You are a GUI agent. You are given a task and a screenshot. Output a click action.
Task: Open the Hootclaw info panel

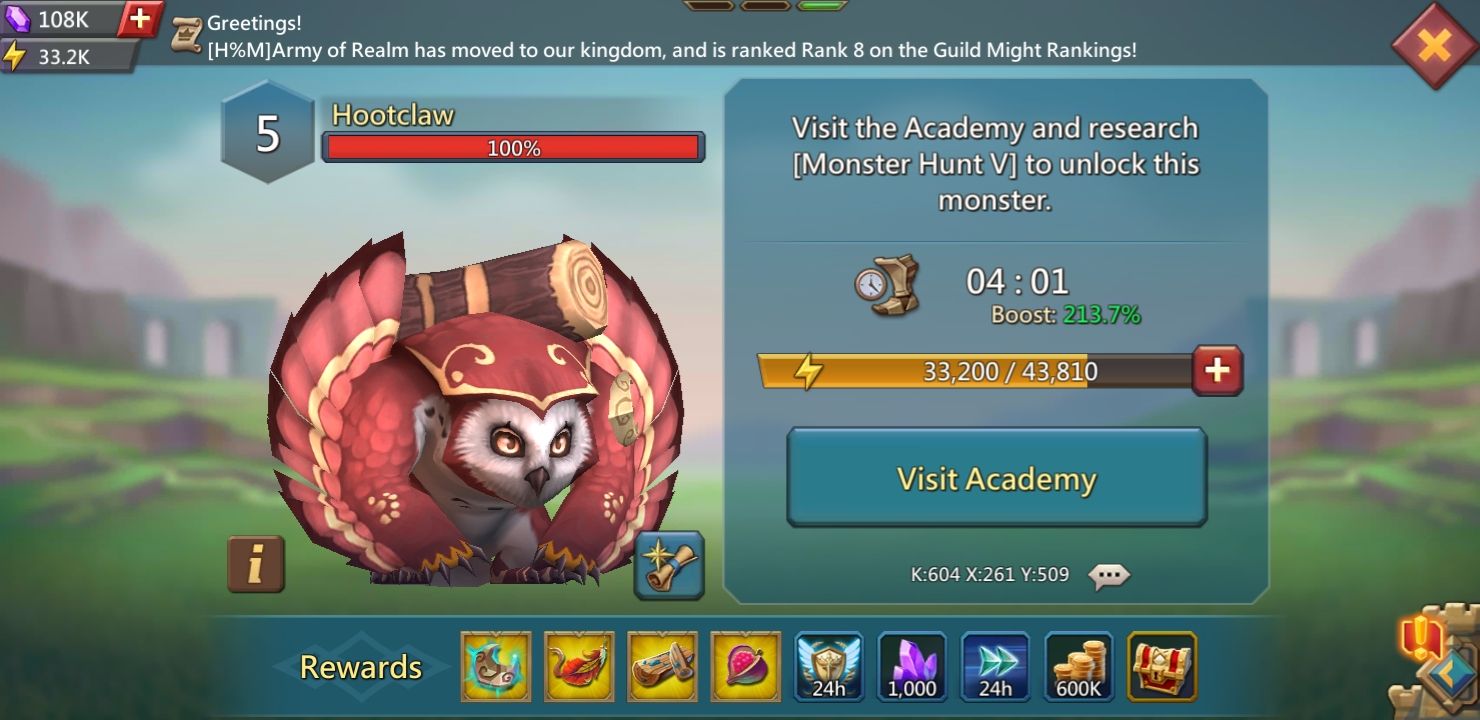point(256,565)
